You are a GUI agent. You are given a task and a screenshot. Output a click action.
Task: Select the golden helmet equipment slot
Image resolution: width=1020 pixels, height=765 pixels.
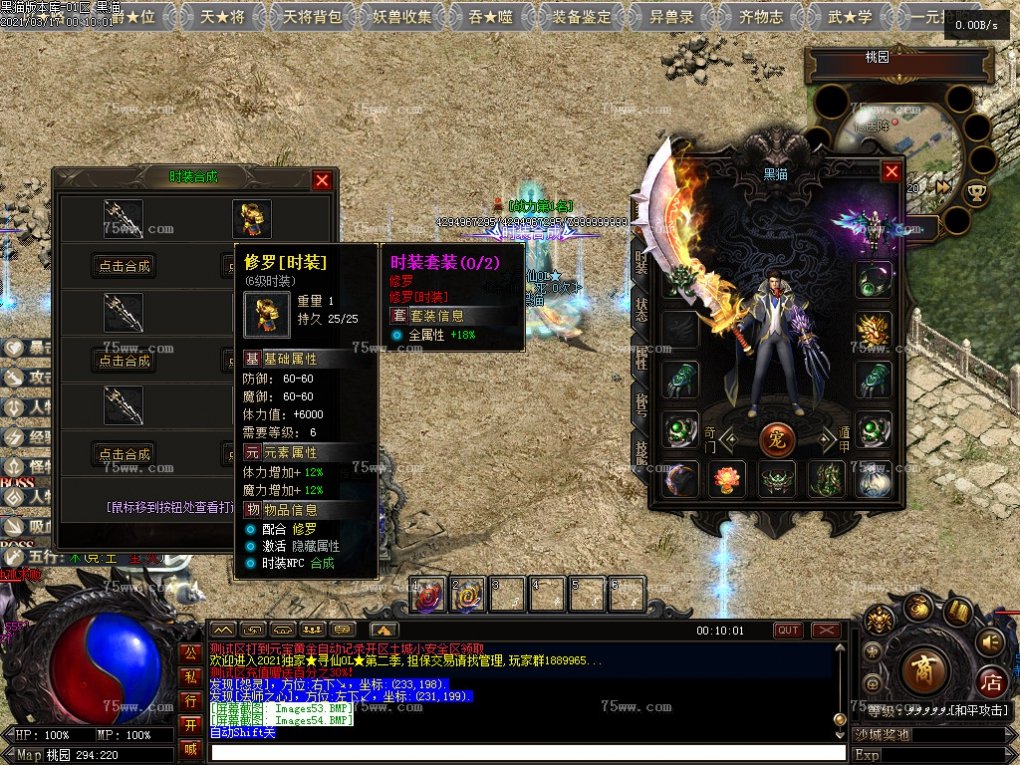873,328
